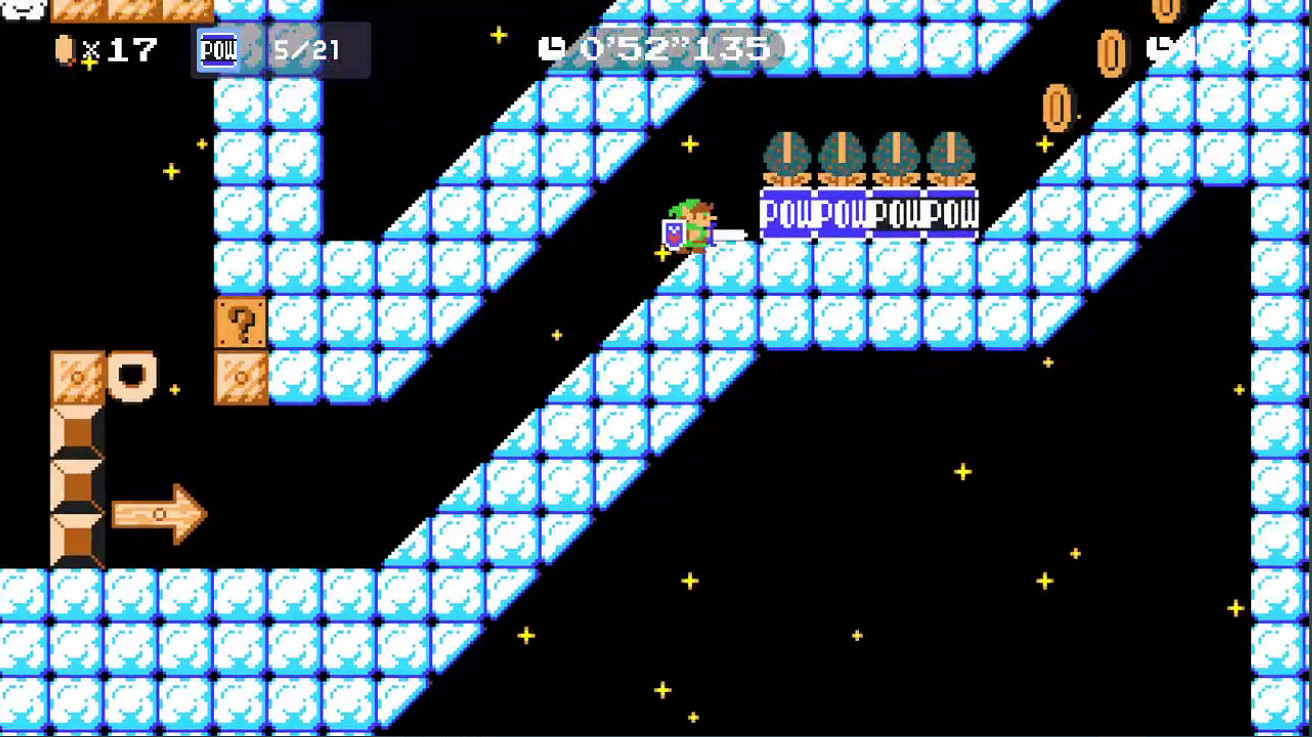The image size is (1312, 737).
Task: Click the doorknob-shaped wooden piece on the left
Action: pos(135,378)
